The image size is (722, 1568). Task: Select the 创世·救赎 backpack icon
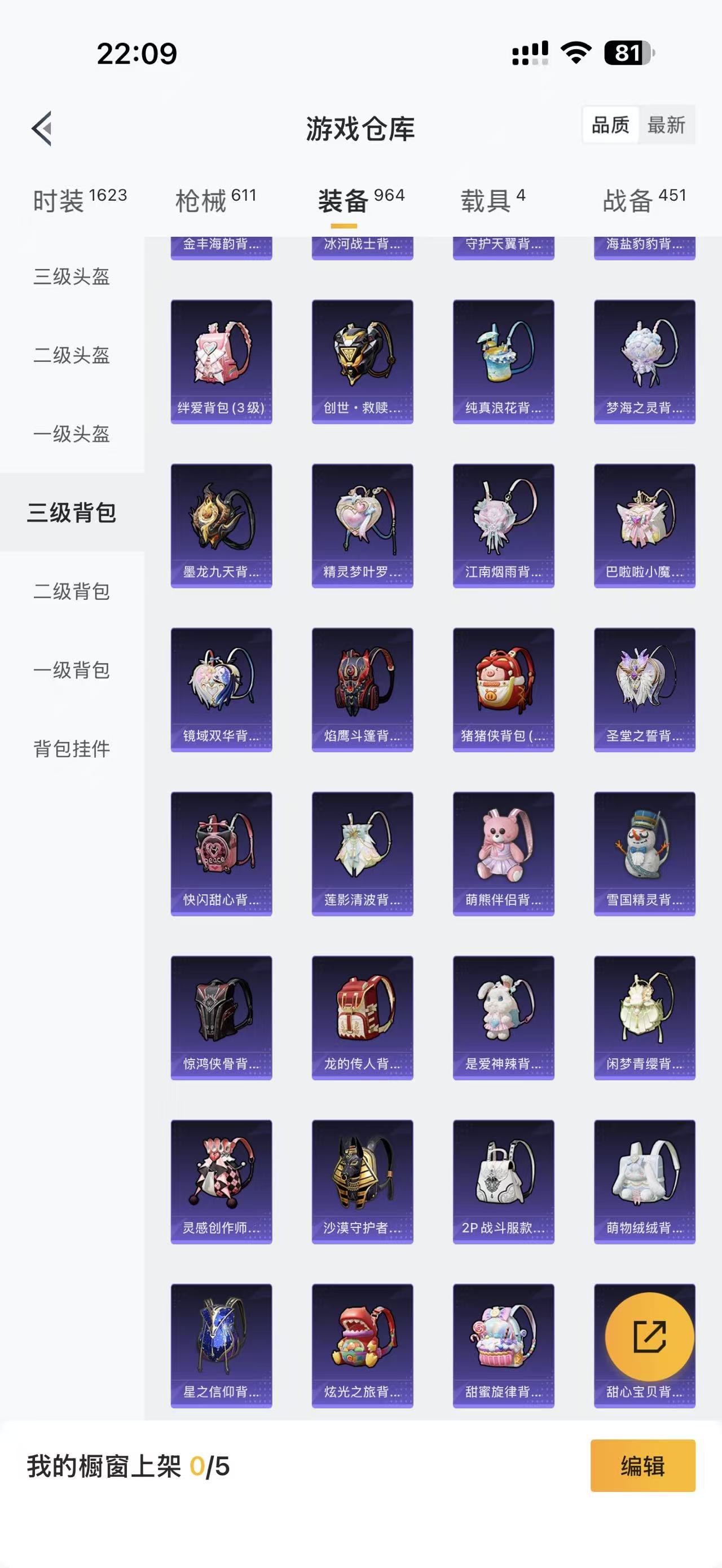coord(362,359)
